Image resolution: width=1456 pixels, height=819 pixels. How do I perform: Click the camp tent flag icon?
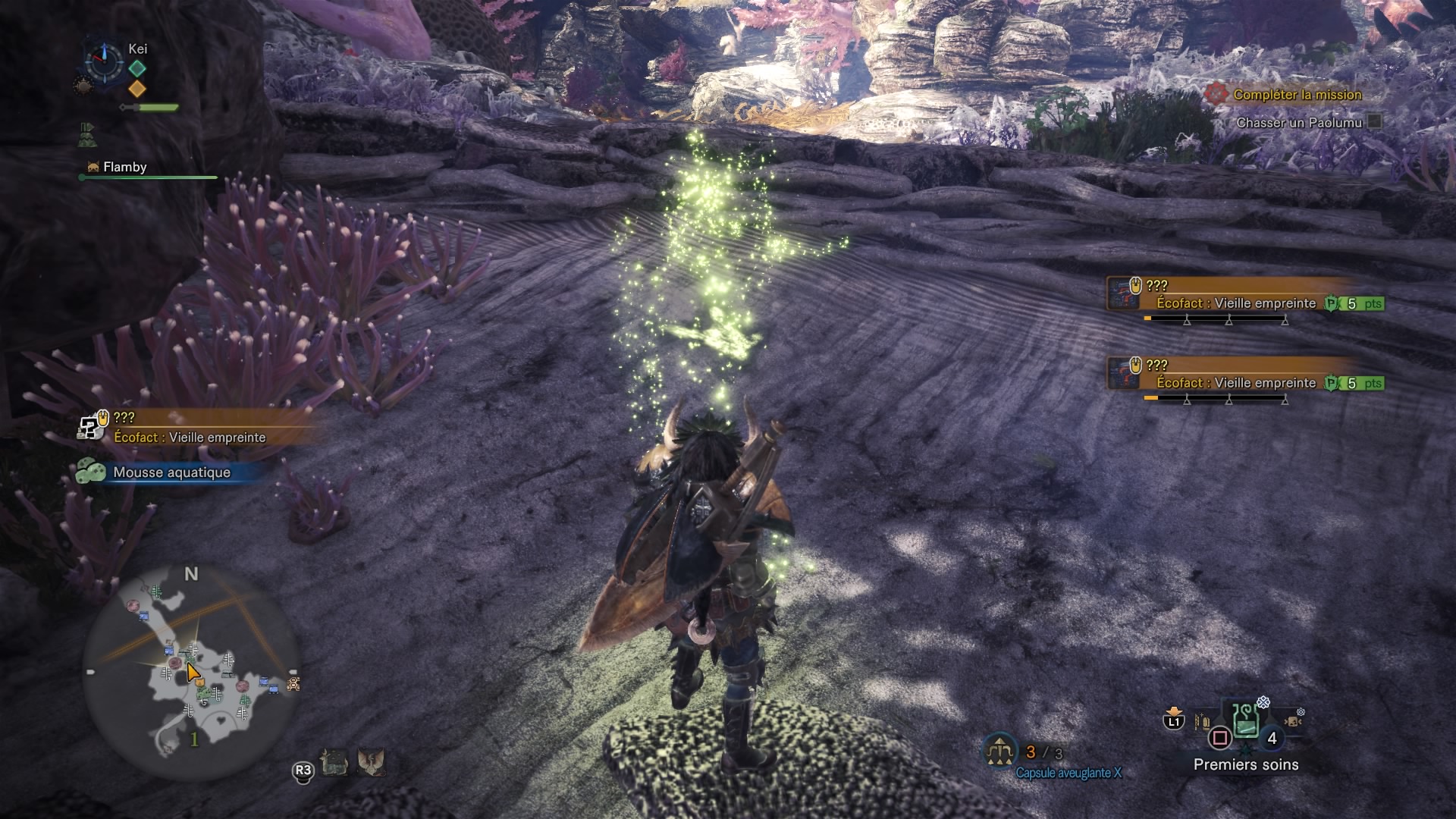(x=86, y=135)
